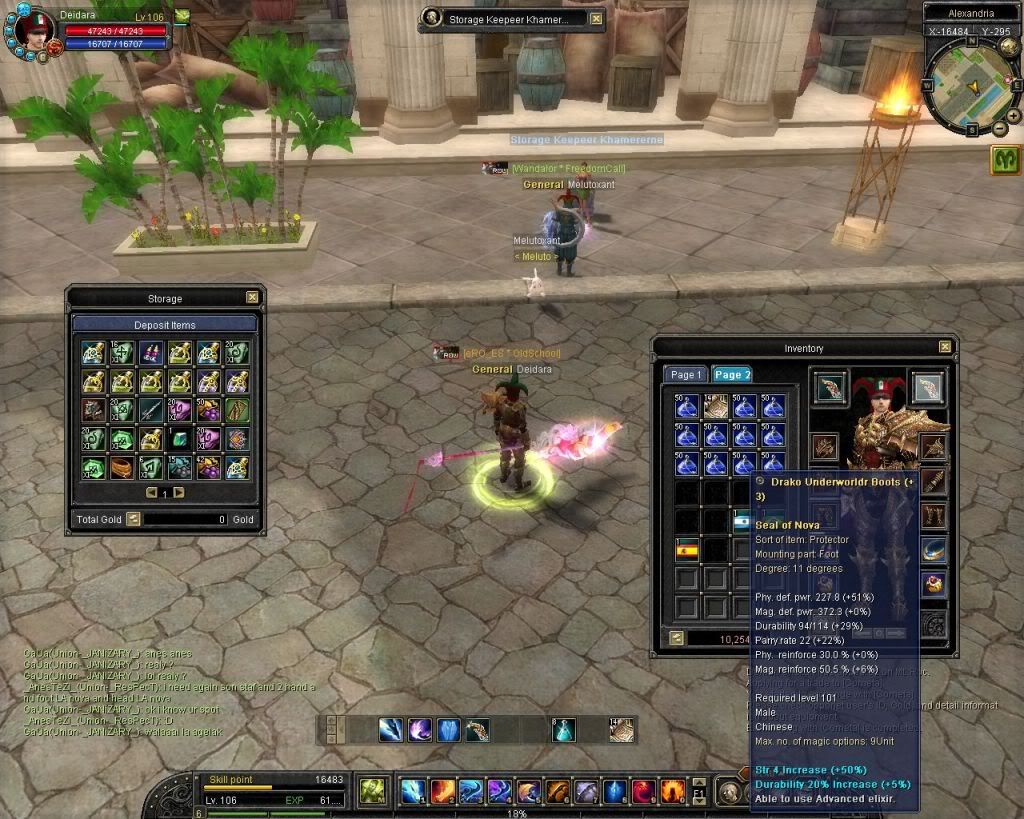Switch to inventory Page 1
The height and width of the screenshot is (819, 1024).
click(x=686, y=374)
